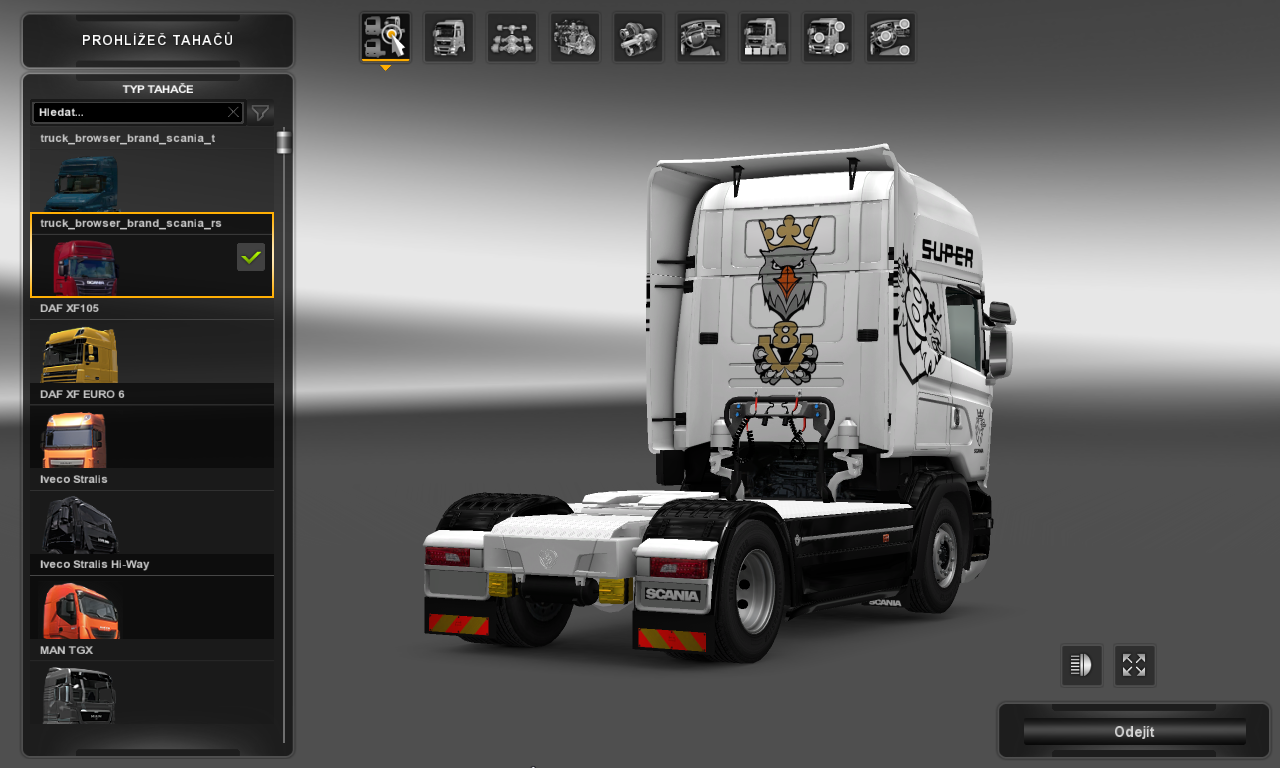The height and width of the screenshot is (768, 1280).
Task: Type in the Hledat search field
Action: [x=130, y=112]
